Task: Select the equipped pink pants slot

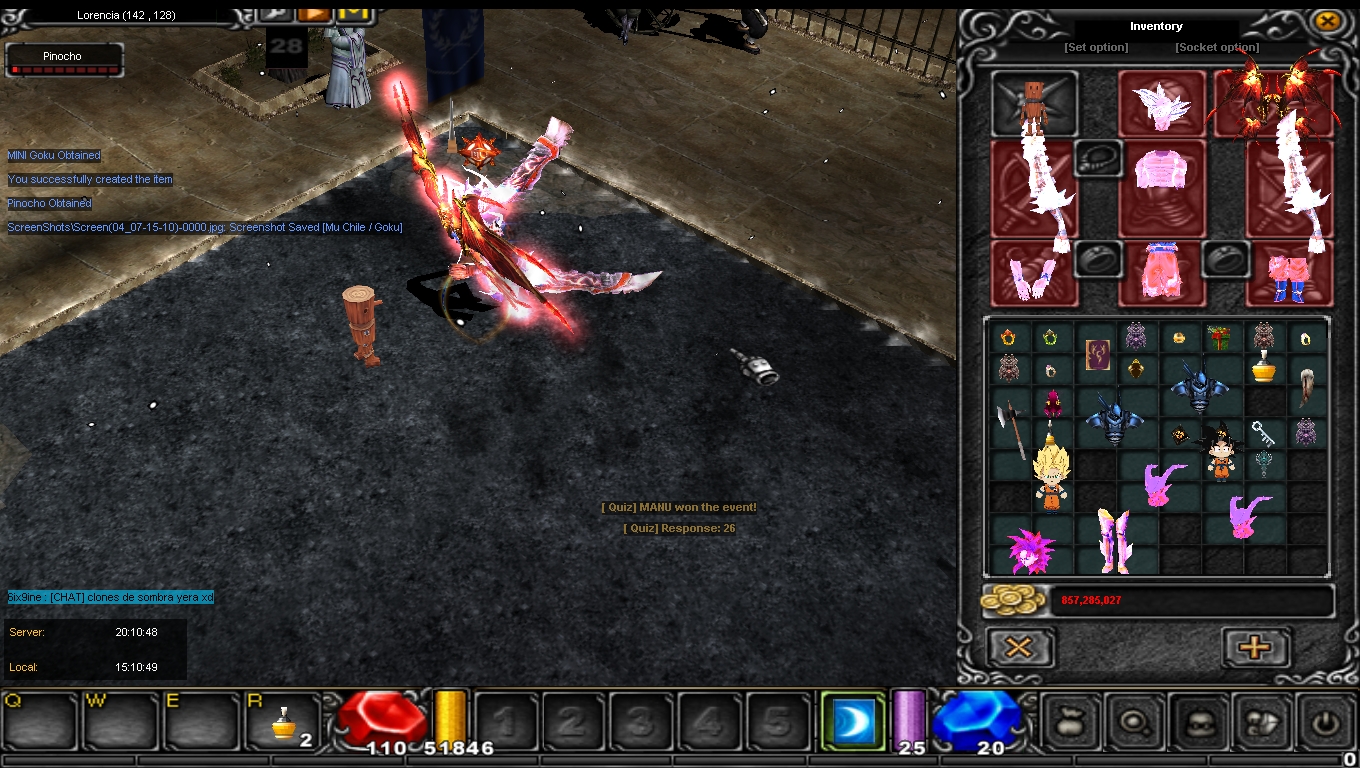Action: [1161, 272]
